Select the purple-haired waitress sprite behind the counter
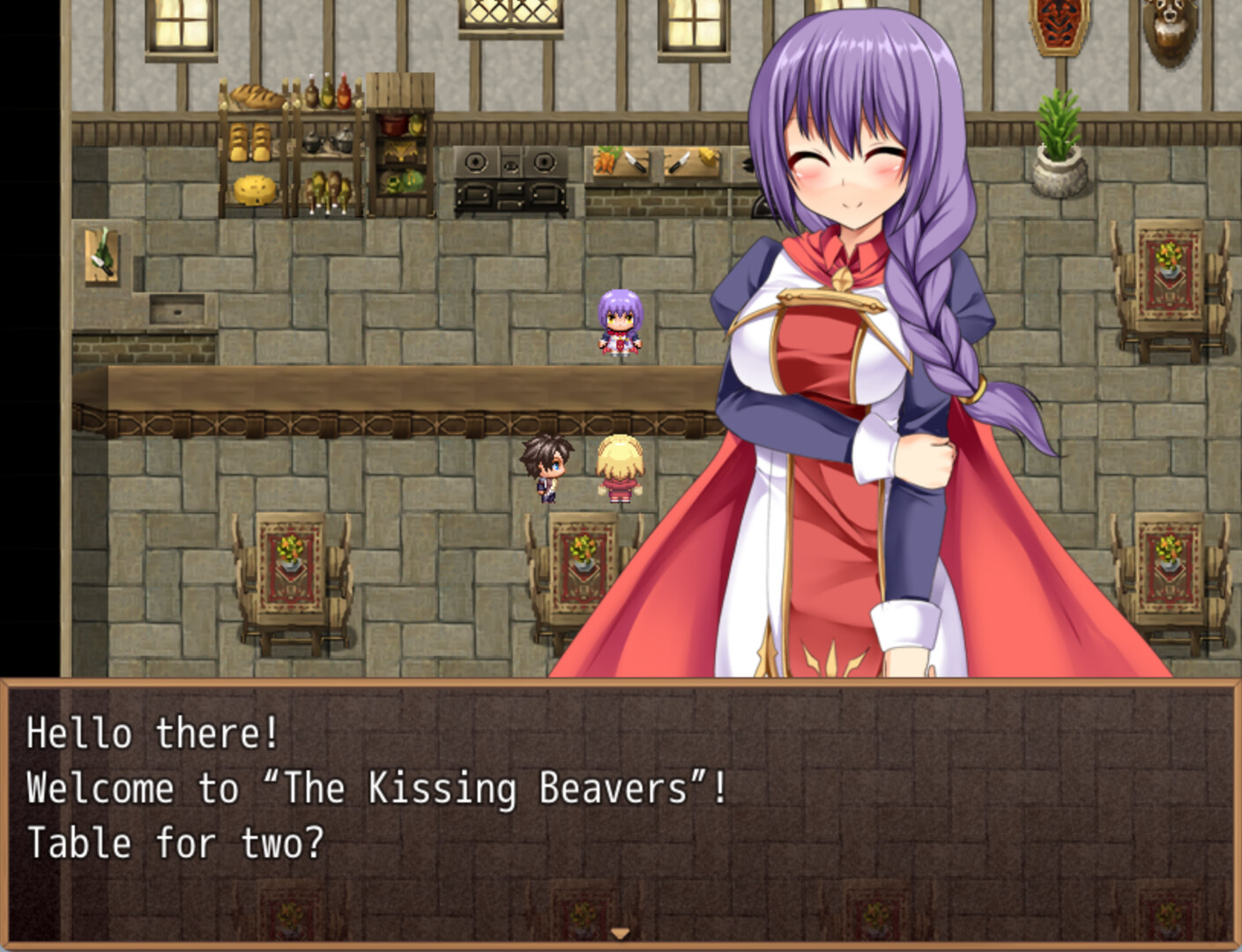The image size is (1242, 952). point(621,322)
